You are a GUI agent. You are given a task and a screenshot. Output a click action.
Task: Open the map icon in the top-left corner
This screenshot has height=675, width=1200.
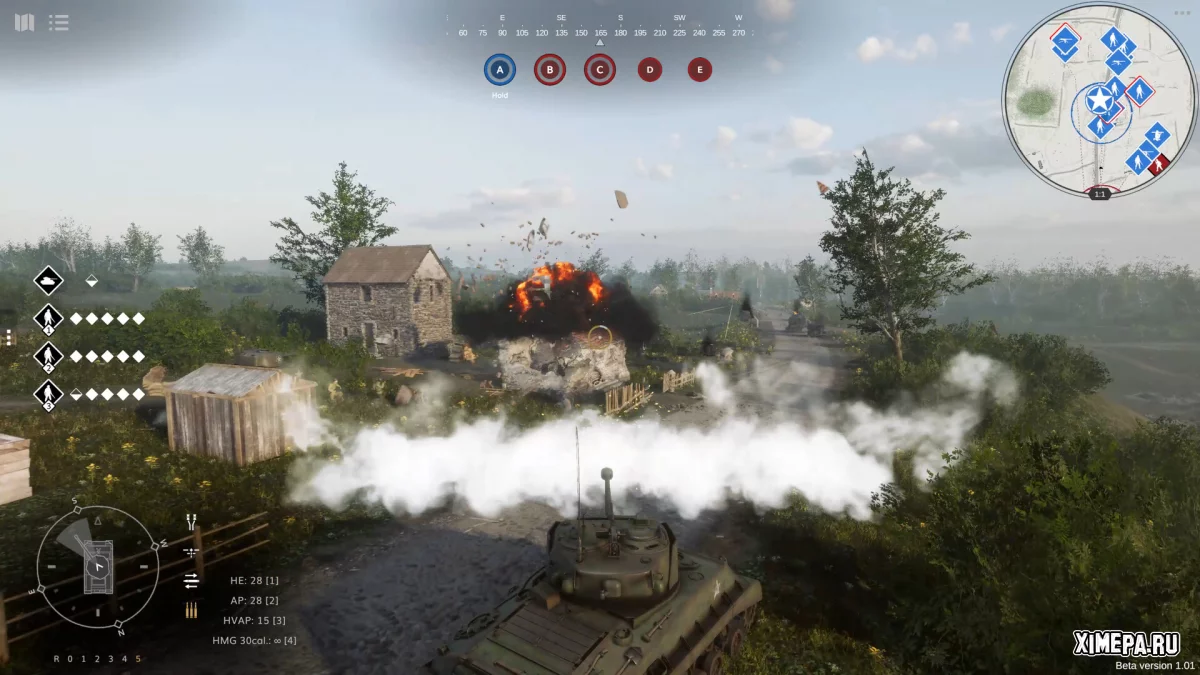[x=24, y=22]
